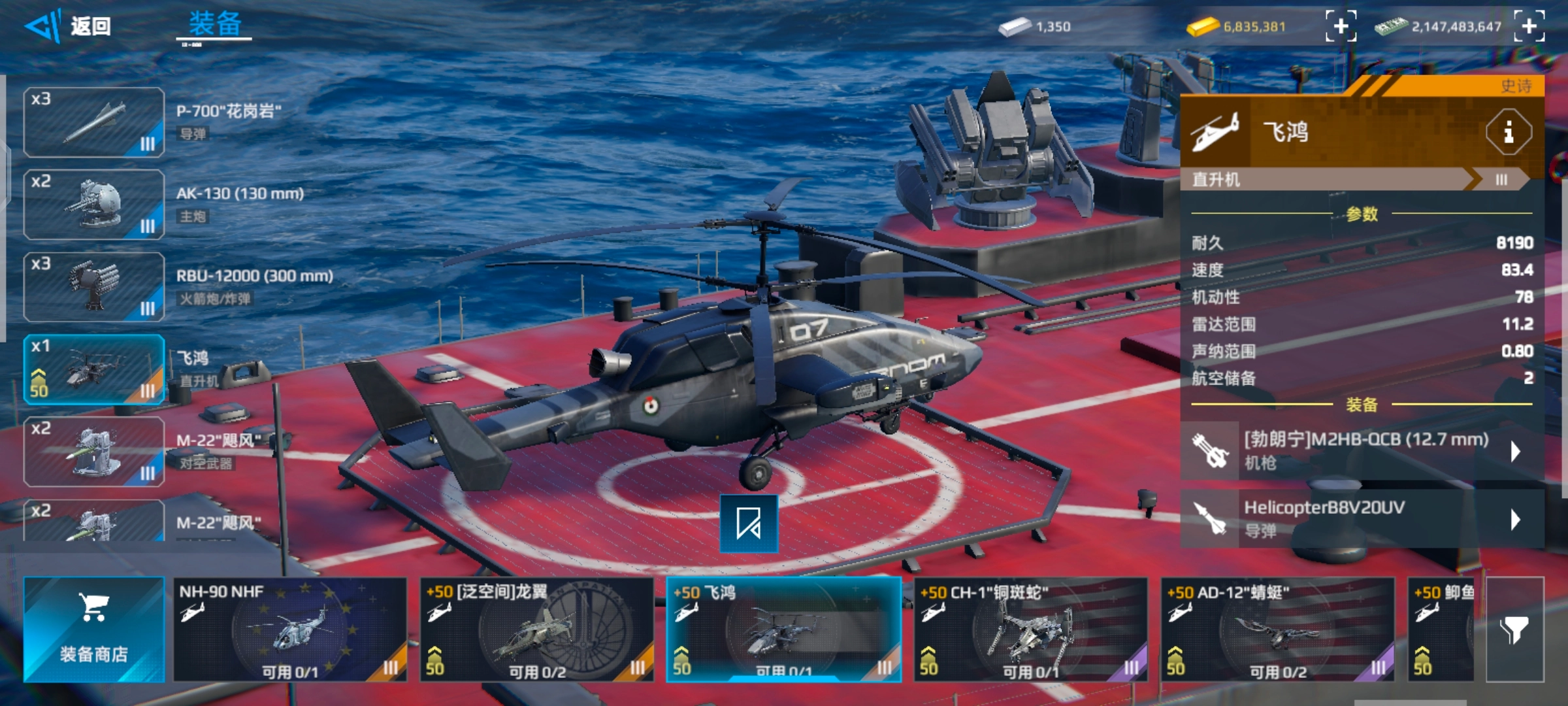Pick the [泛空间]龙翼 helicopter card
The image size is (1568, 706).
tap(536, 630)
